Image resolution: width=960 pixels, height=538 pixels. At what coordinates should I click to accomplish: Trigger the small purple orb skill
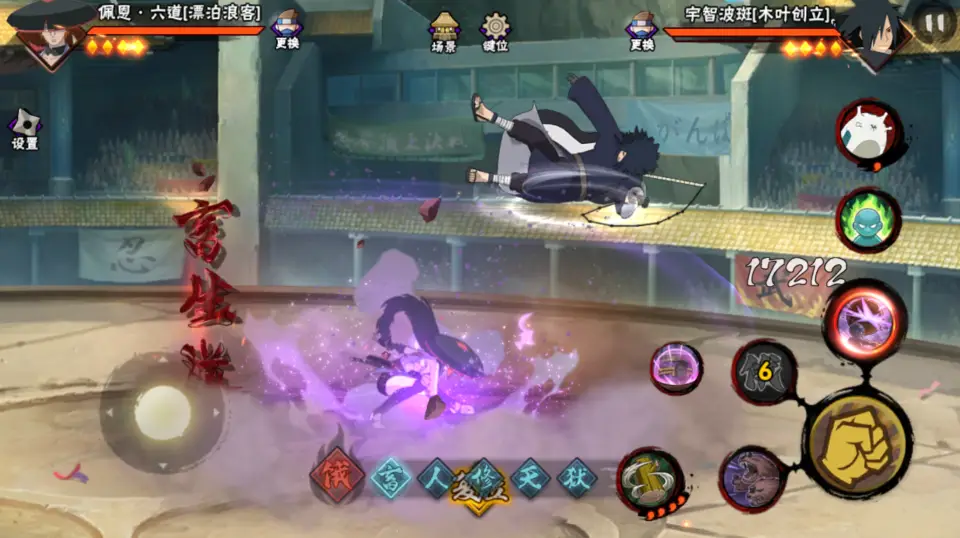(x=676, y=367)
